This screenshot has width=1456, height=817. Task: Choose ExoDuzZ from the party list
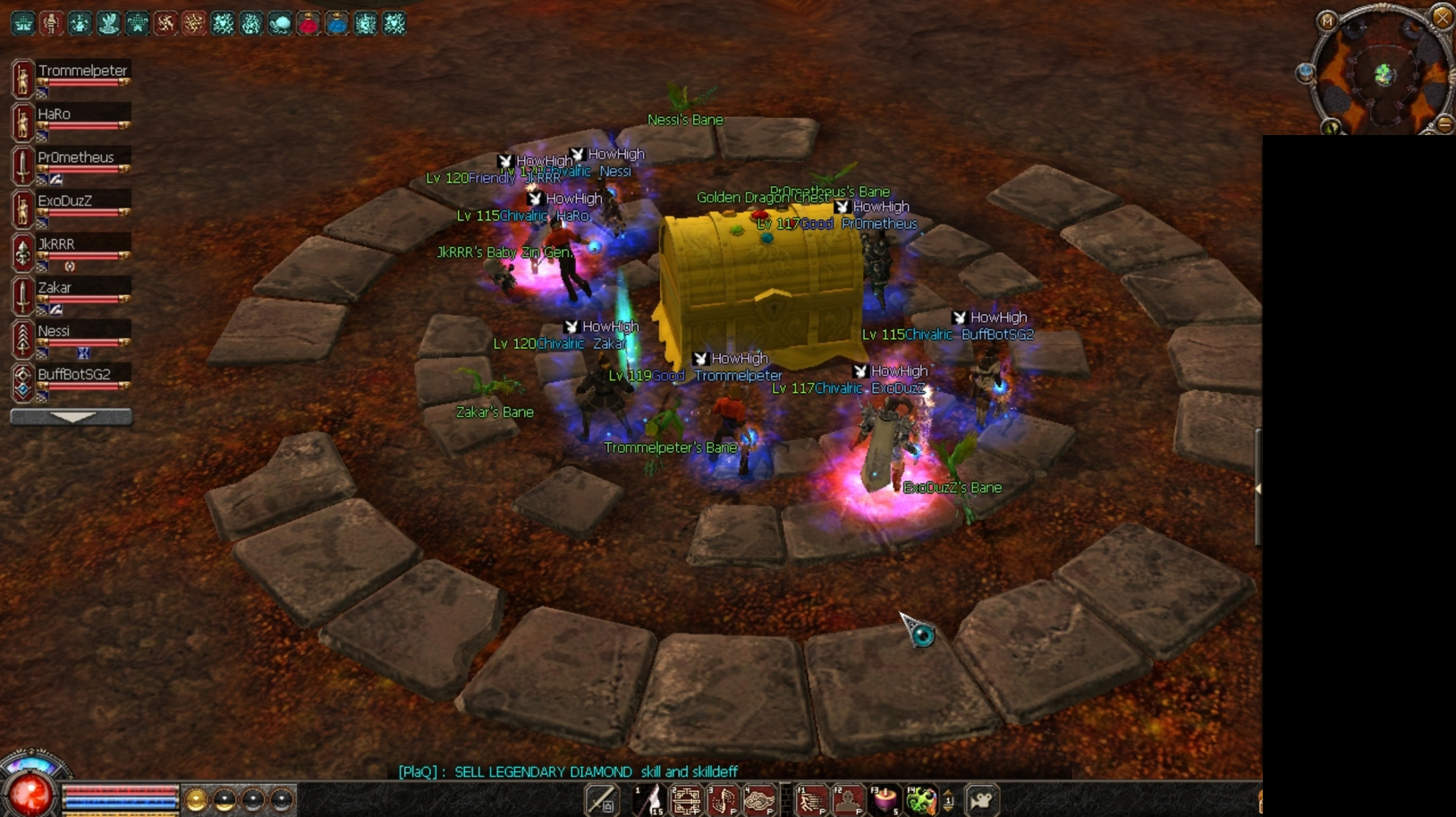64,201
